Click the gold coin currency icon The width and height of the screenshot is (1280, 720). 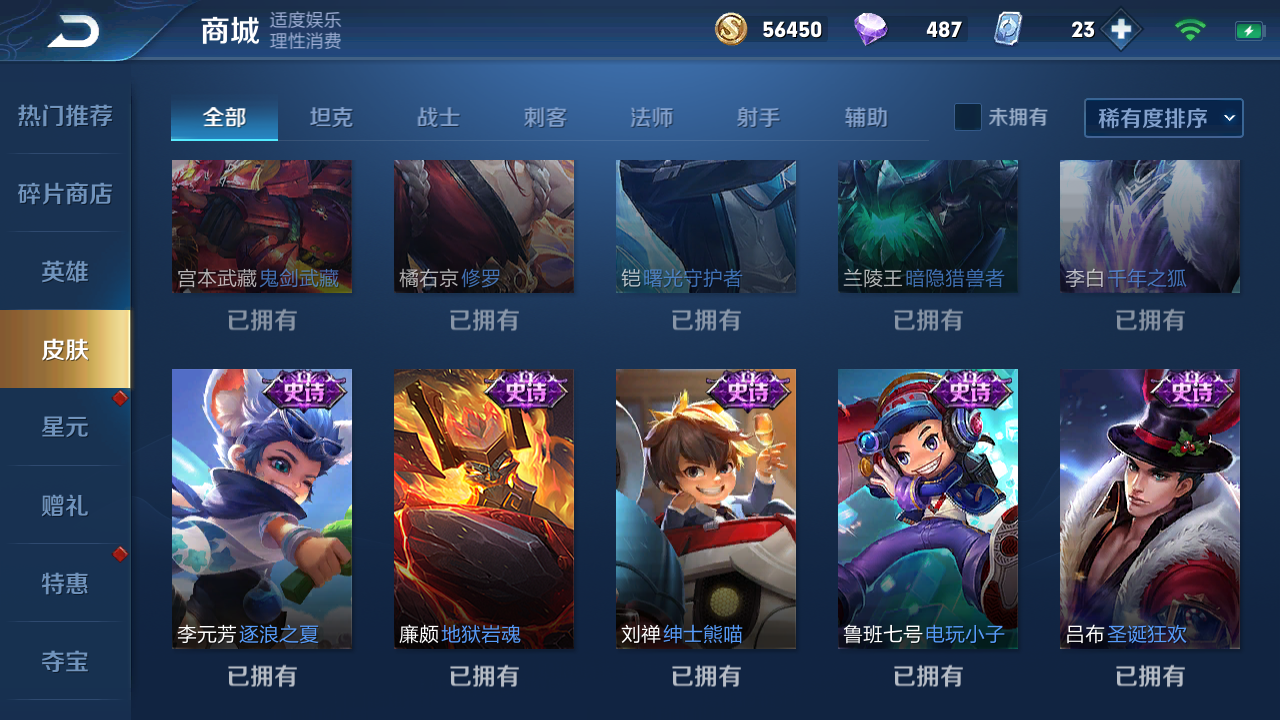(729, 29)
